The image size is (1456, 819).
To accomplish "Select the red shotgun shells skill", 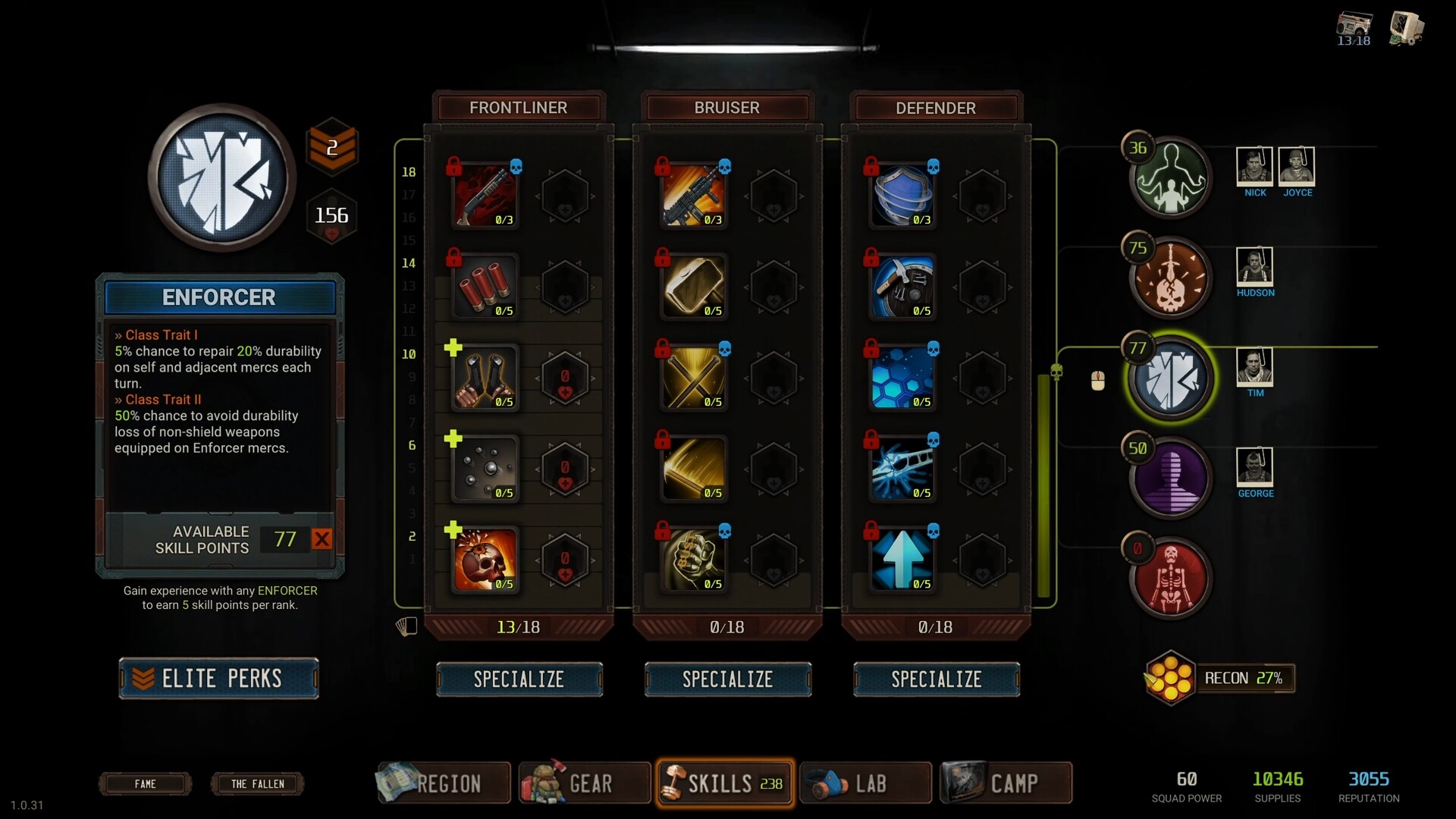I will coord(485,287).
